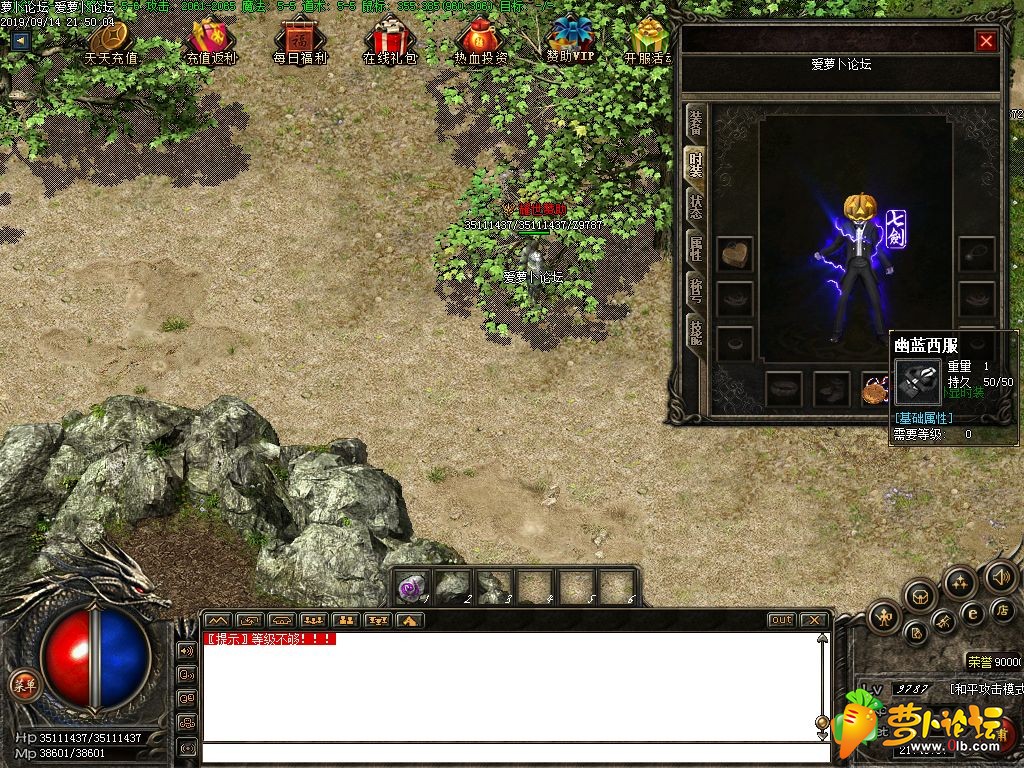Select the 属性 attributes tab
The width and height of the screenshot is (1024, 768).
(x=695, y=247)
